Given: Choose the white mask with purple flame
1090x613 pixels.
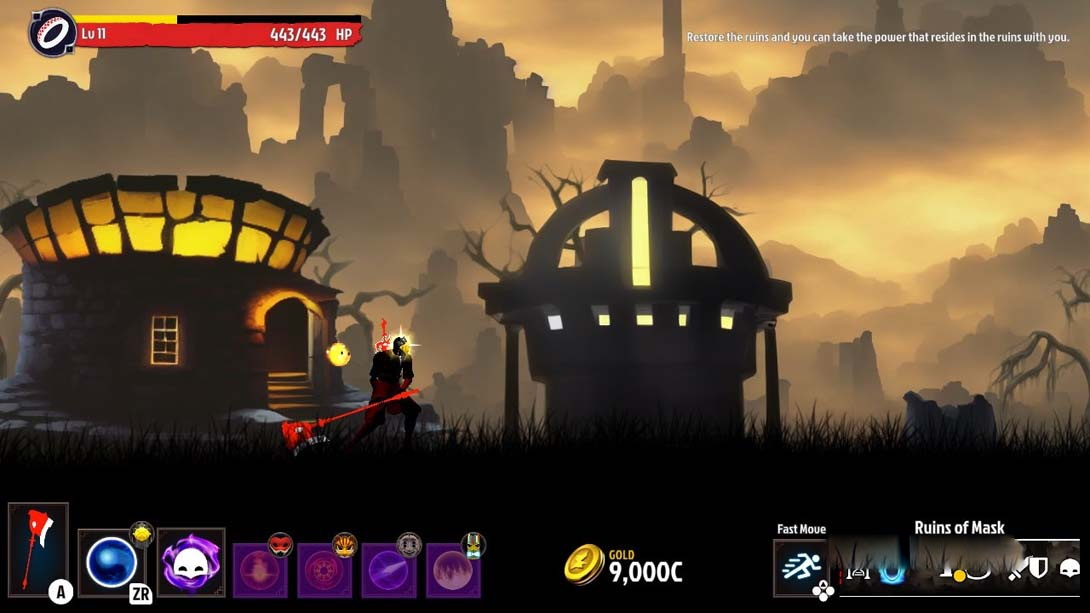Looking at the screenshot, I should 191,563.
